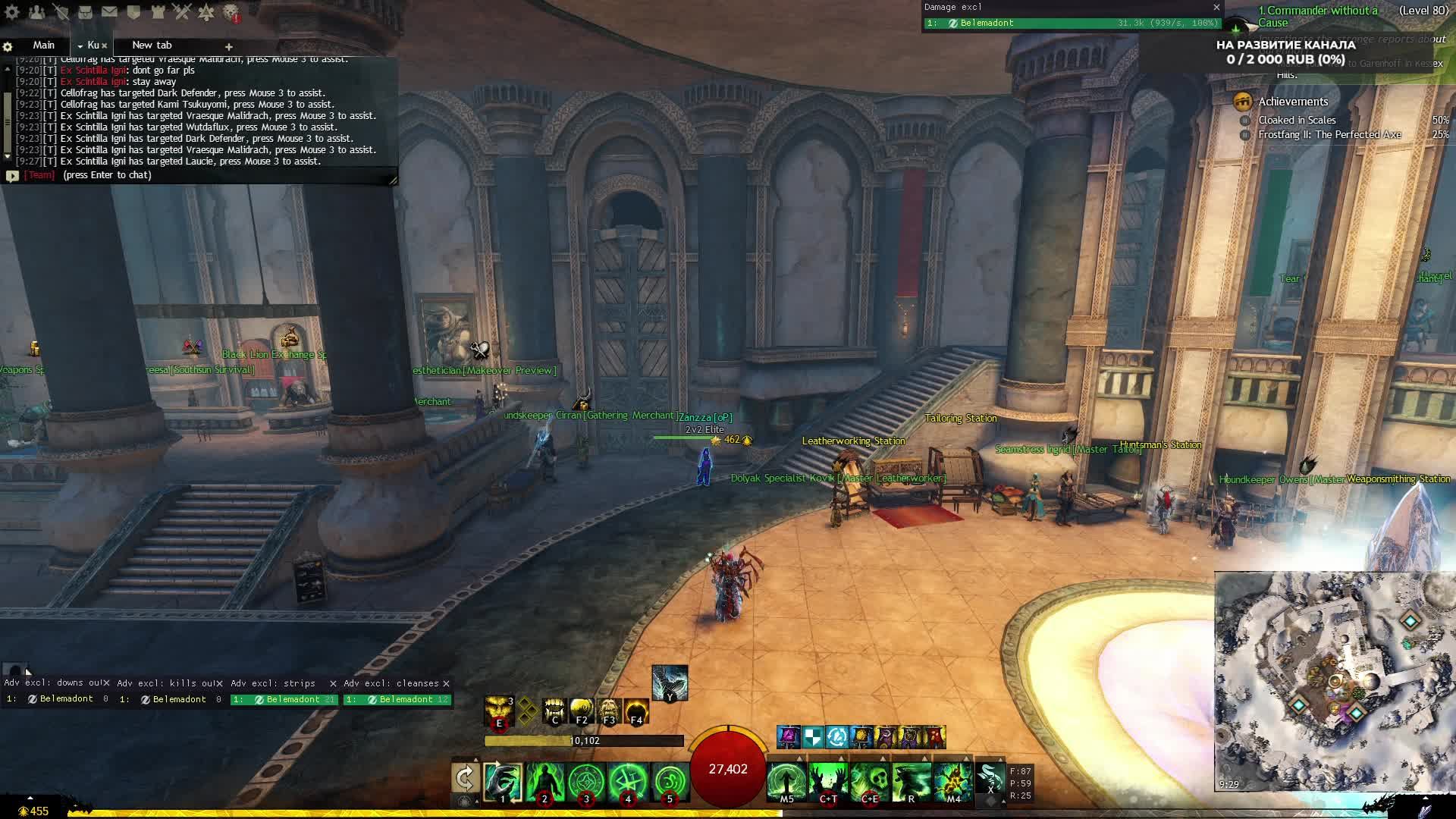Use the healing skill bound to M5

pyautogui.click(x=786, y=782)
